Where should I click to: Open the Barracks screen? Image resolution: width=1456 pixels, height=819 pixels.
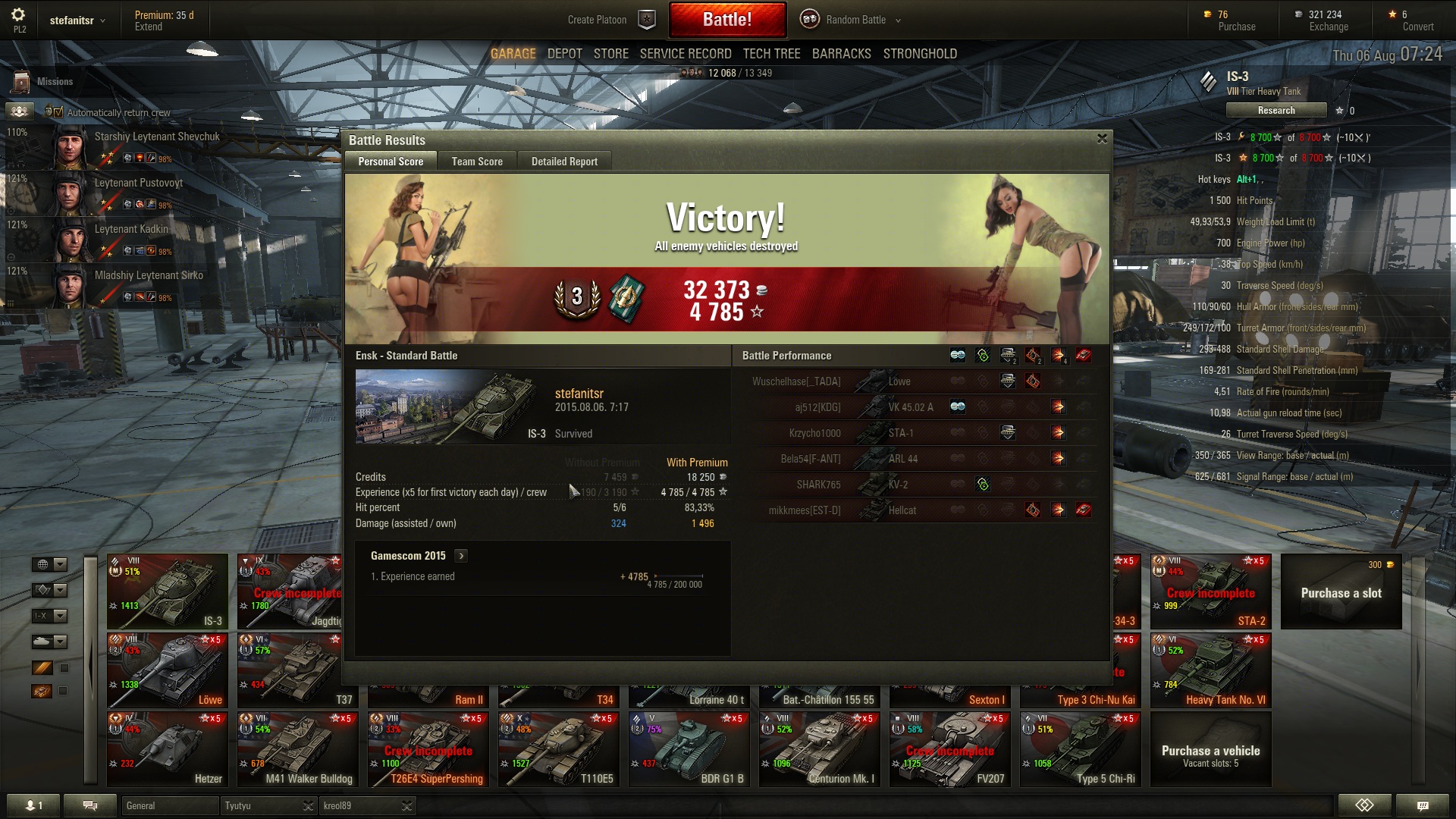(841, 54)
